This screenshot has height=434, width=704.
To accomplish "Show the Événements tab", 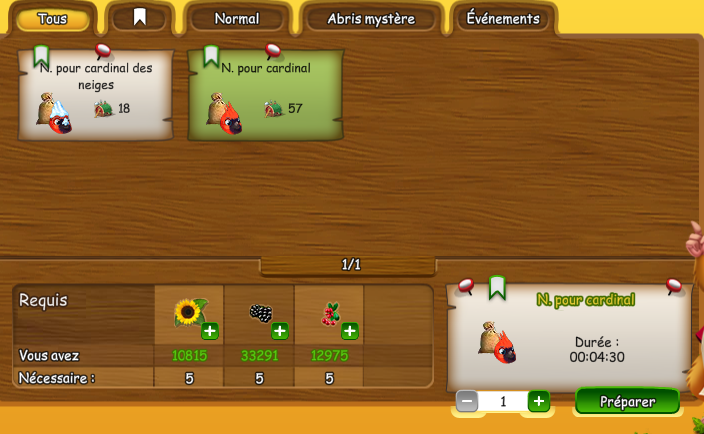I will [x=503, y=19].
